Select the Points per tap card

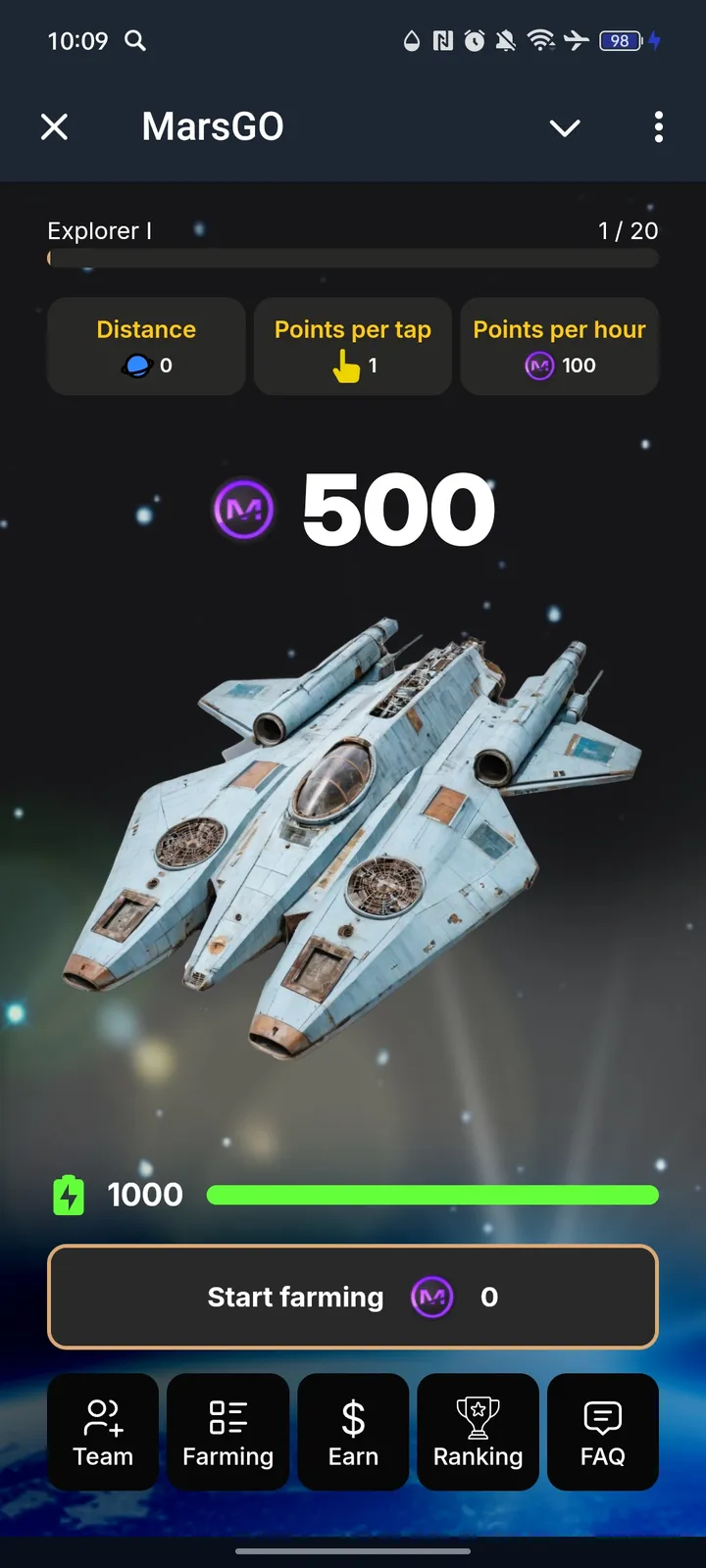(x=353, y=346)
